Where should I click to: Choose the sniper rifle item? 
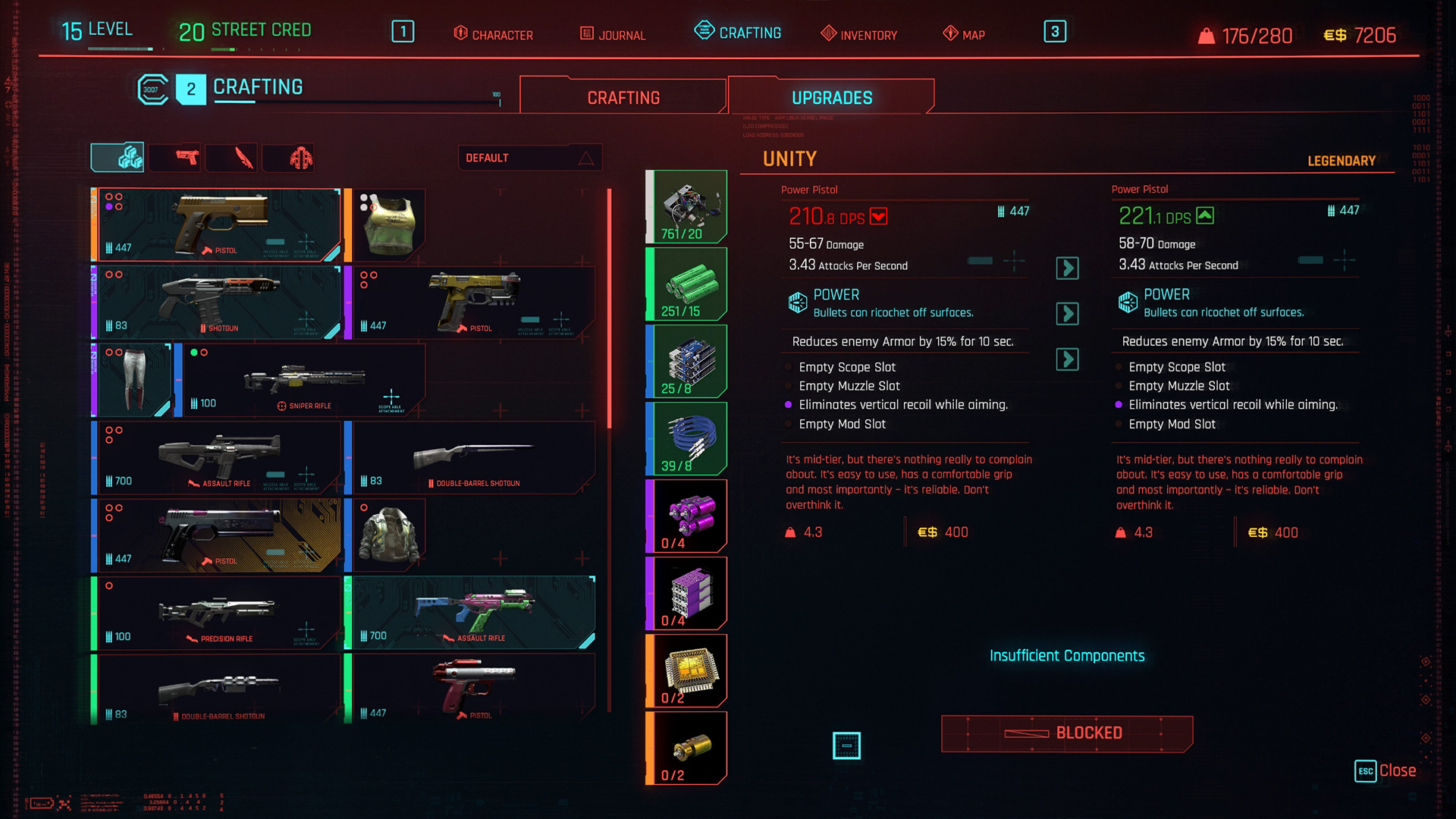[303, 381]
